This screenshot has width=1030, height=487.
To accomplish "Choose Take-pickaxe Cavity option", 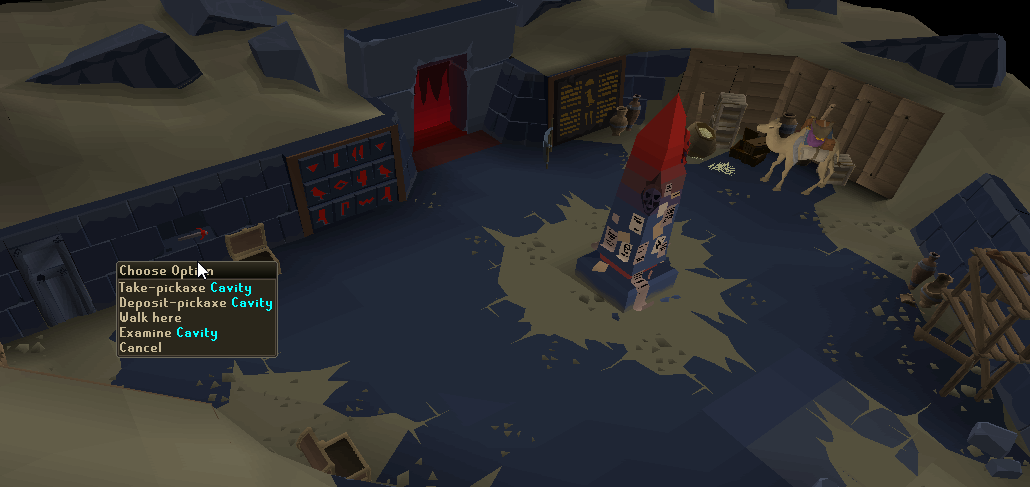I will point(184,287).
